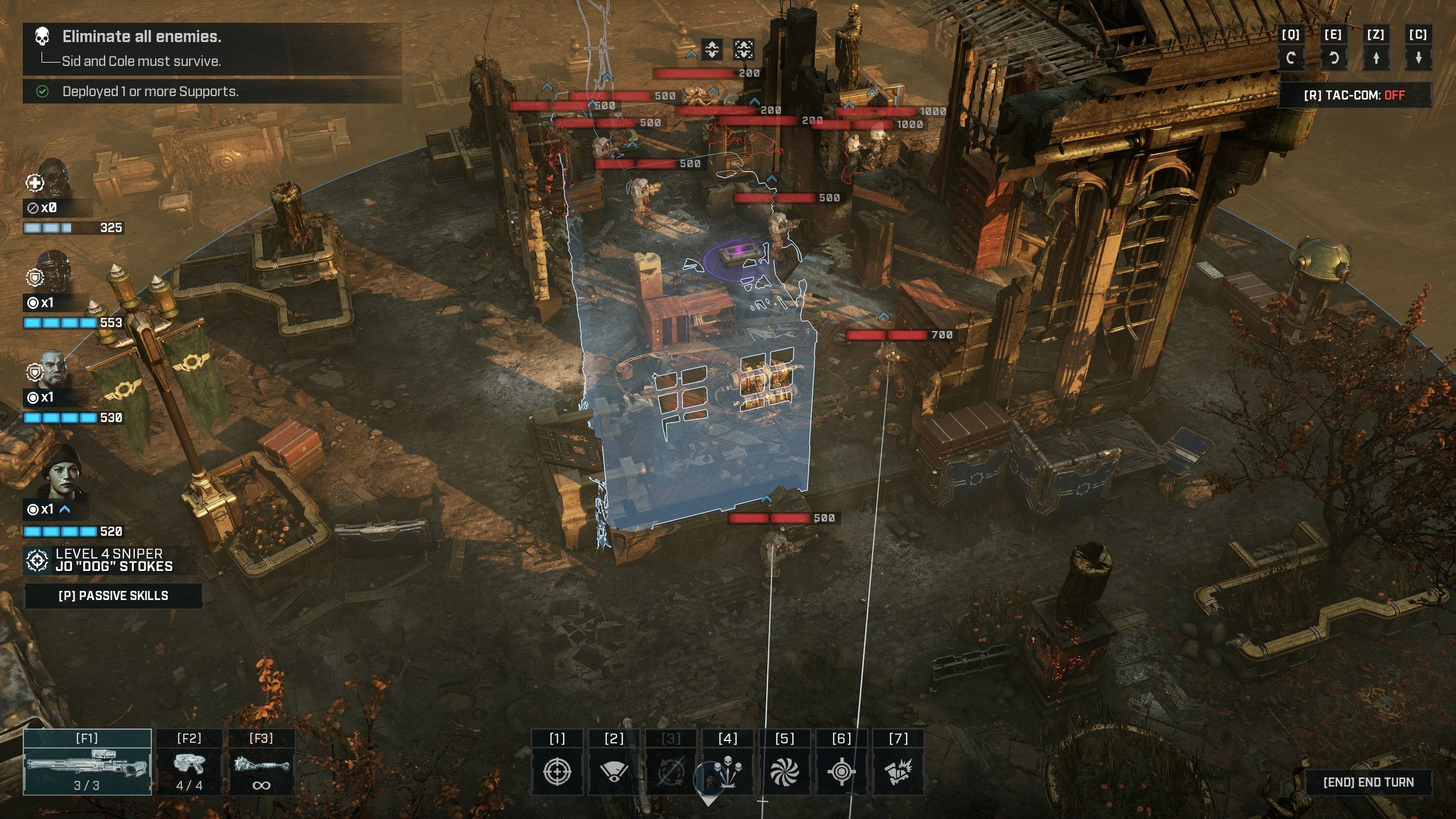Activate the explosive burst ability
Image resolution: width=1456 pixels, height=819 pixels.
click(899, 771)
